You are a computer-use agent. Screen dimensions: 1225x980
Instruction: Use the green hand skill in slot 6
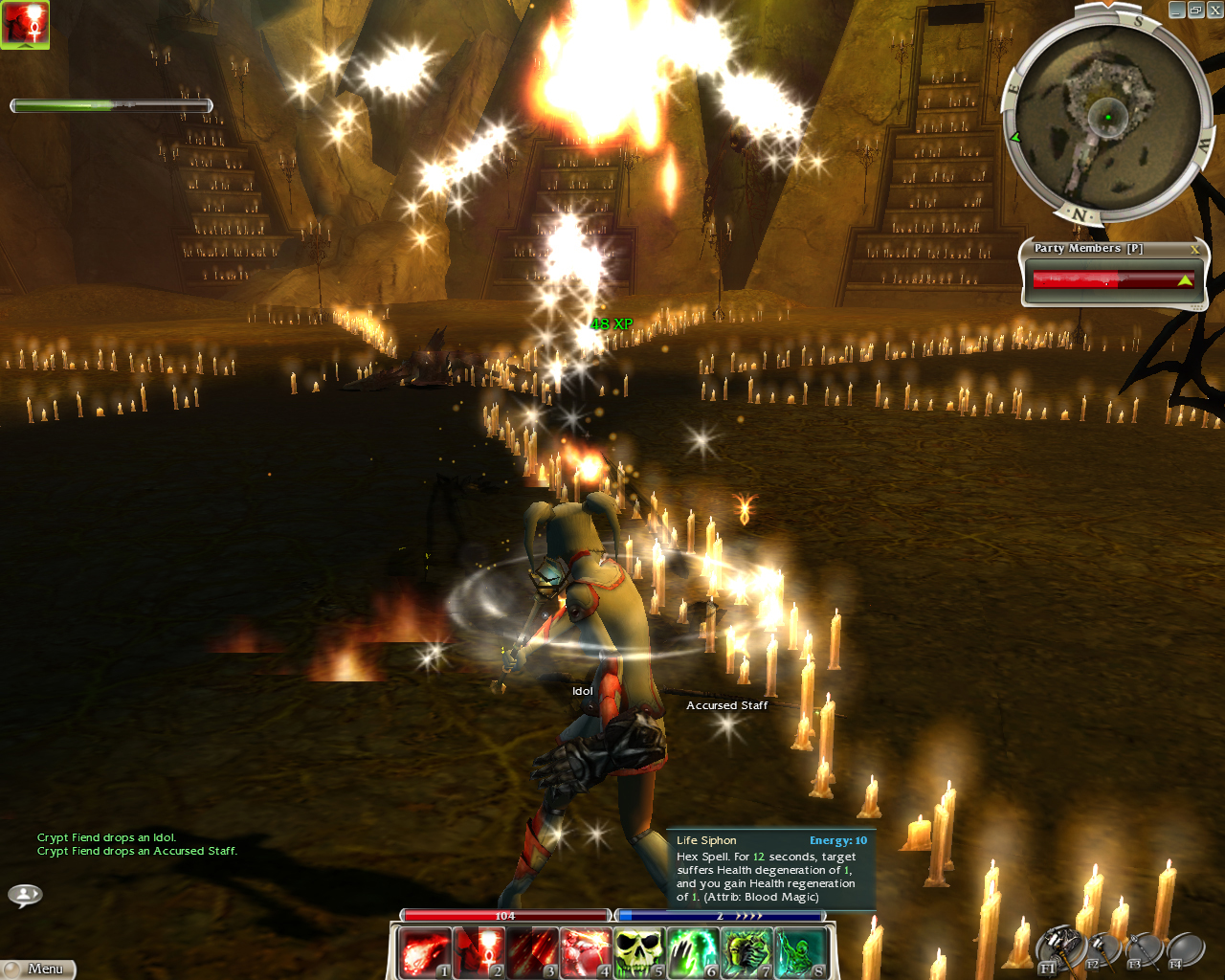pyautogui.click(x=693, y=953)
